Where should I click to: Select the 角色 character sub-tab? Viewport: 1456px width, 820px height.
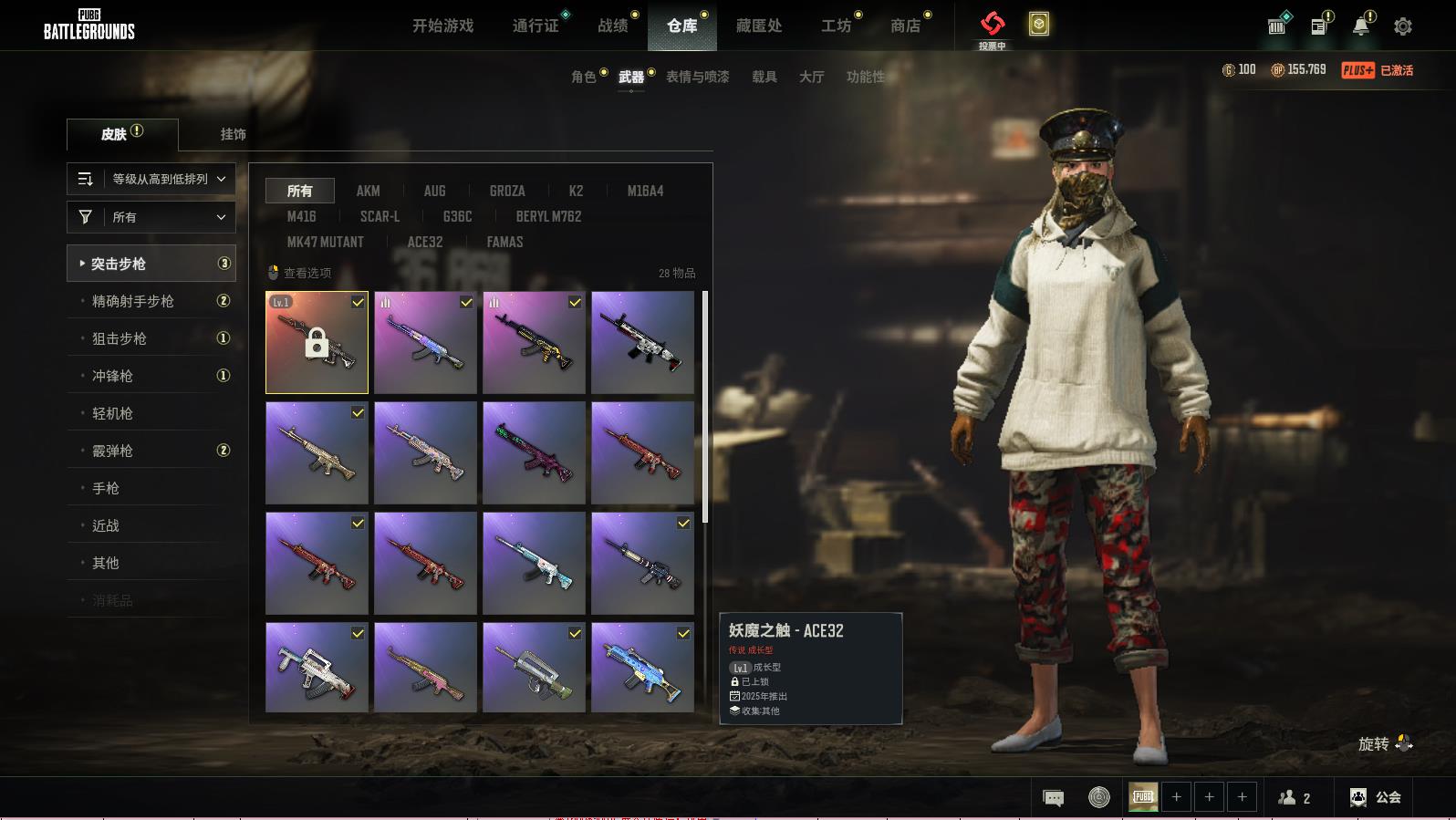(584, 77)
